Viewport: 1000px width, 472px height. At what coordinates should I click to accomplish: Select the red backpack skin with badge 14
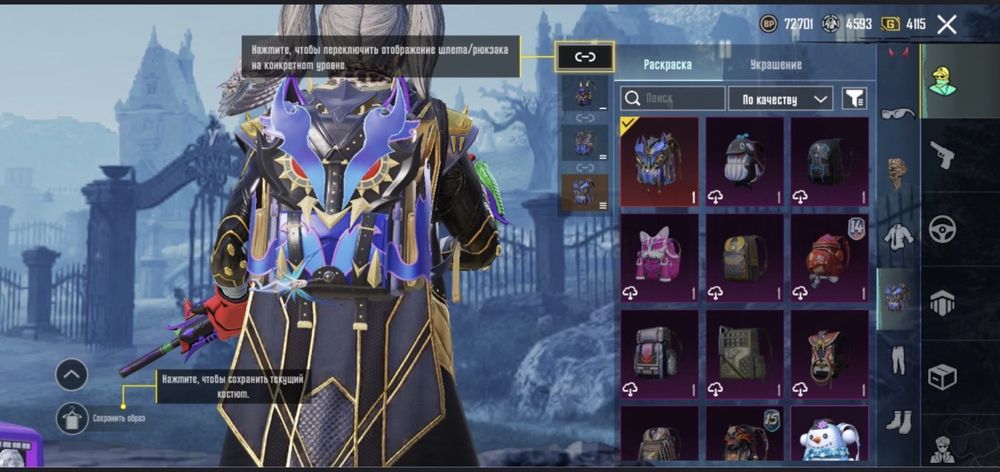coord(829,257)
